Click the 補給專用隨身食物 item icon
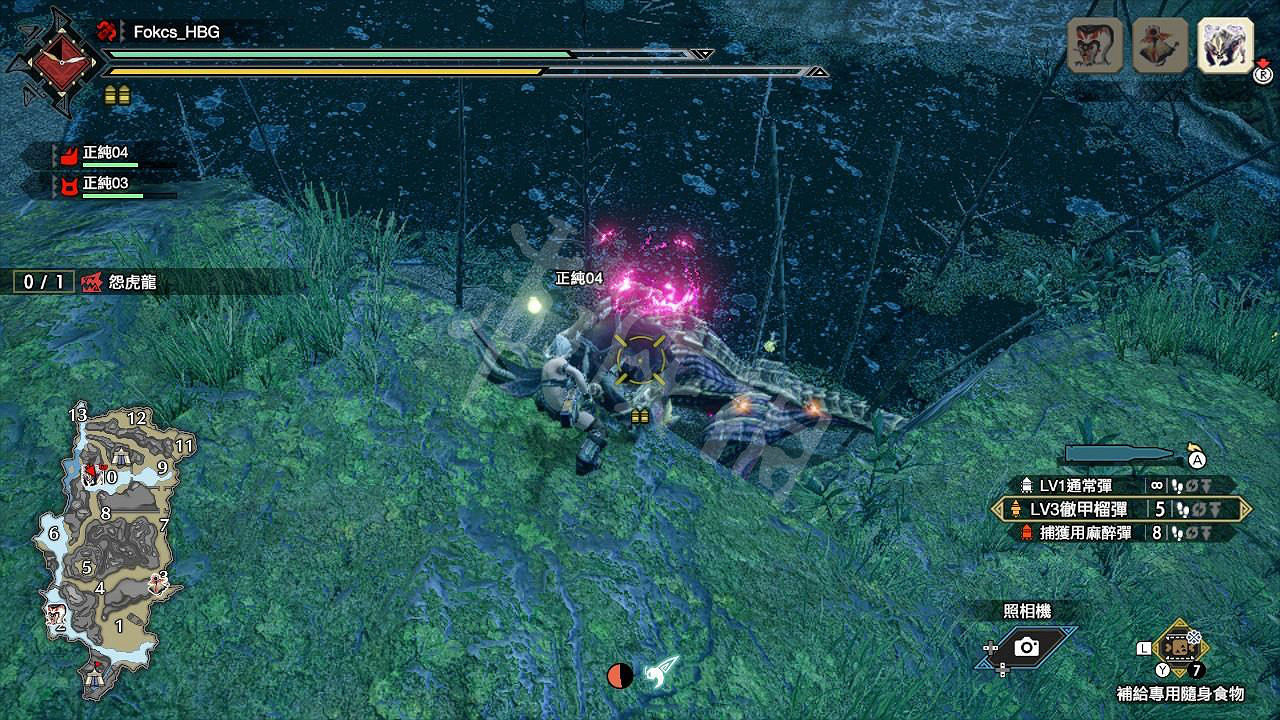This screenshot has height=720, width=1280. click(1180, 647)
